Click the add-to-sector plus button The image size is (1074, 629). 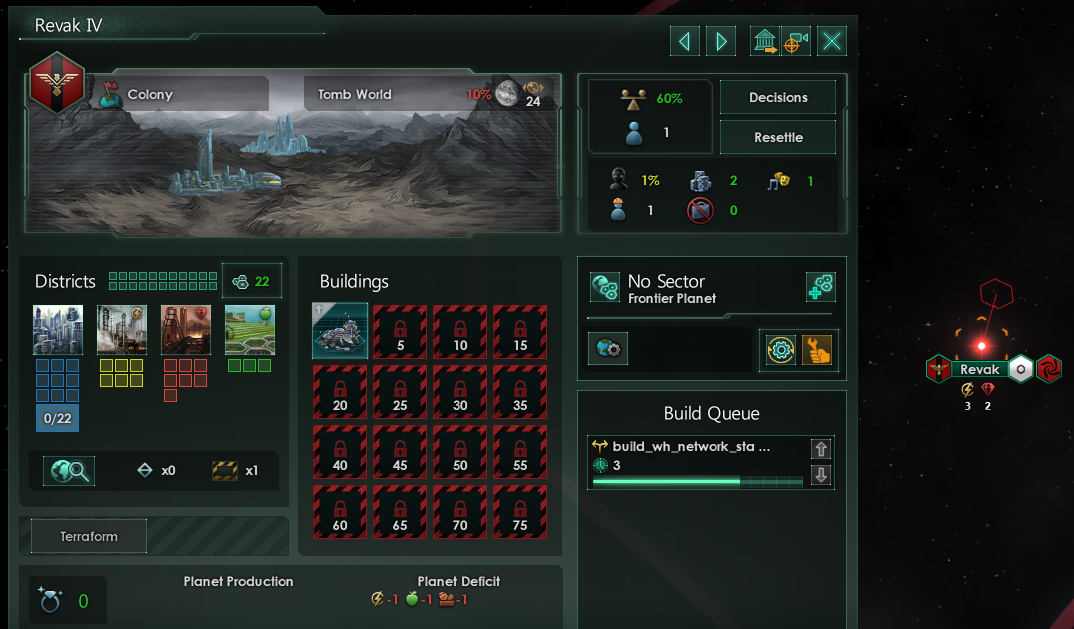tap(821, 288)
